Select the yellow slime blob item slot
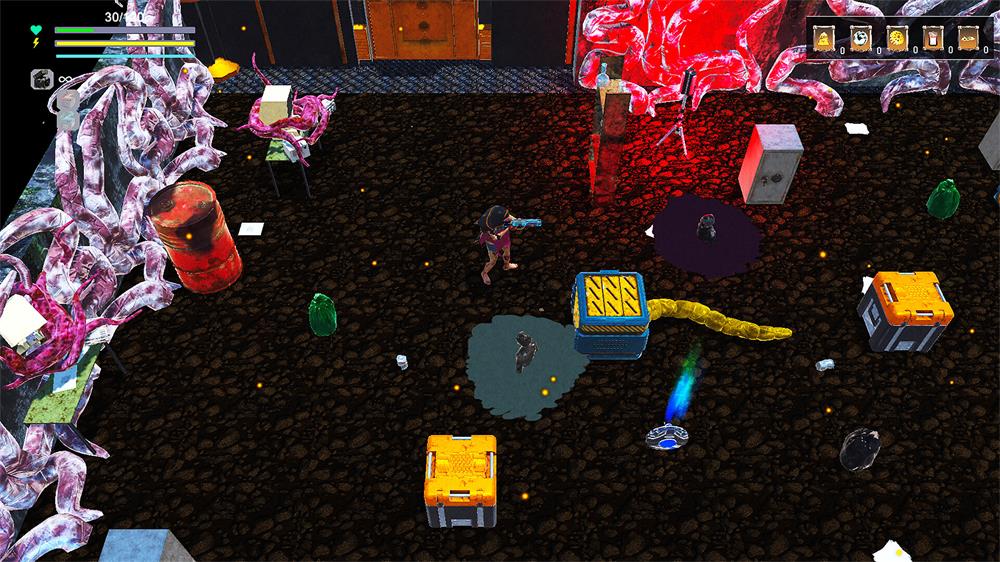1000x562 pixels. 824,37
